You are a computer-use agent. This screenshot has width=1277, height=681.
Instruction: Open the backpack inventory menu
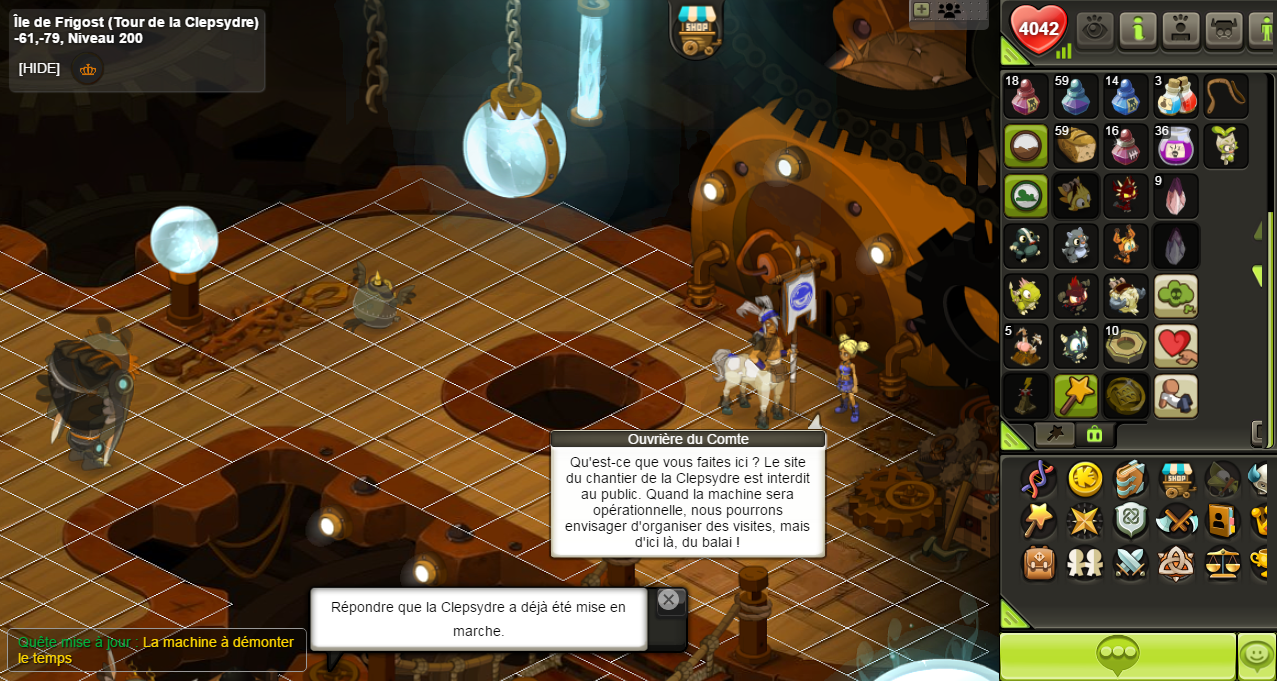click(x=1039, y=563)
